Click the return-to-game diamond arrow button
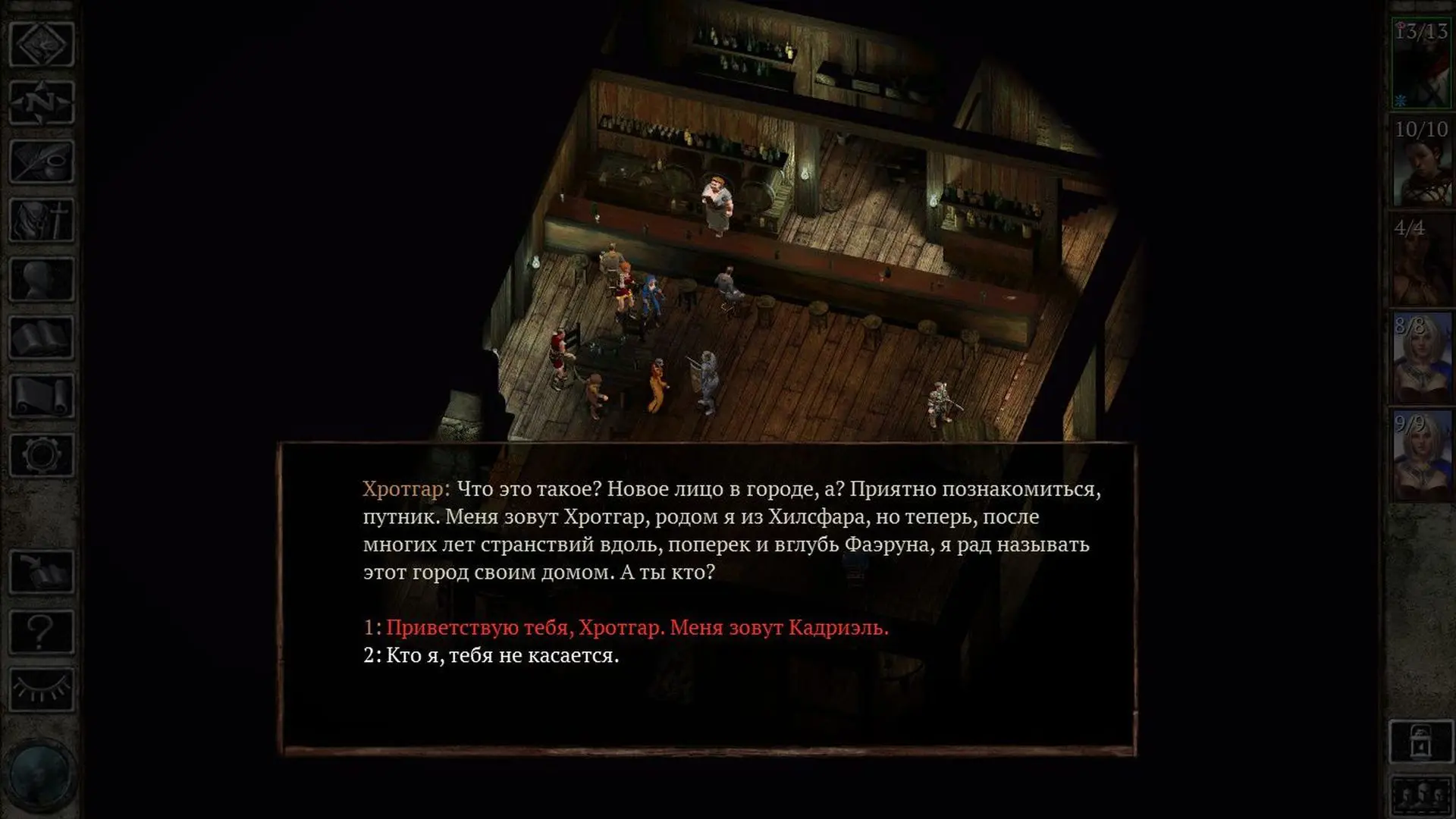This screenshot has height=819, width=1456. (41, 44)
